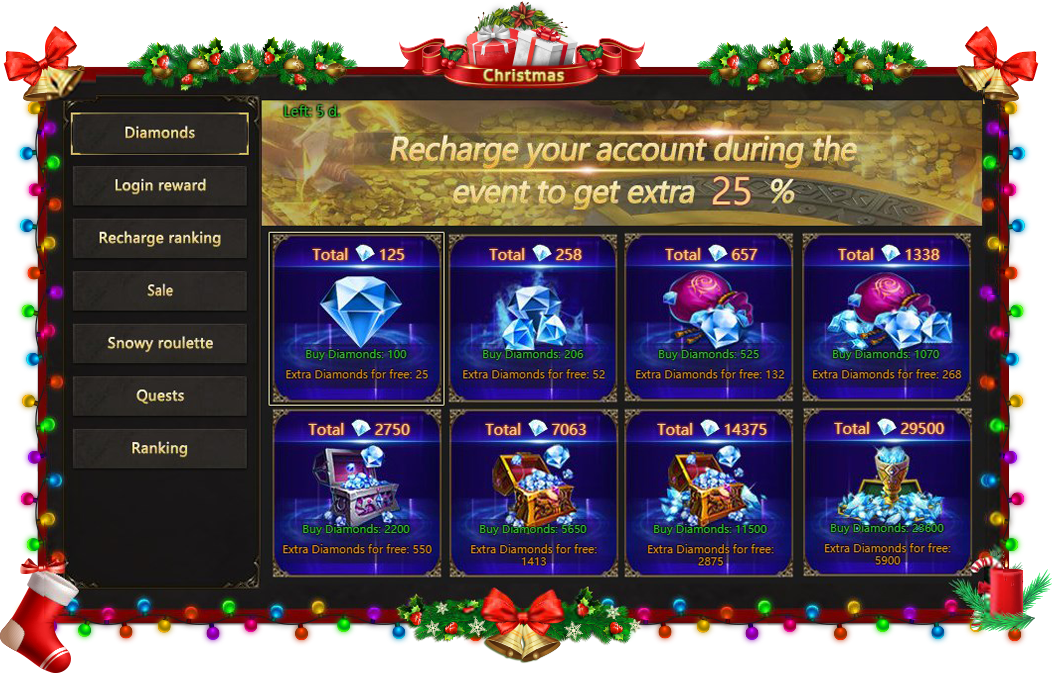Choose the 125 total diamonds pack

tap(356, 318)
